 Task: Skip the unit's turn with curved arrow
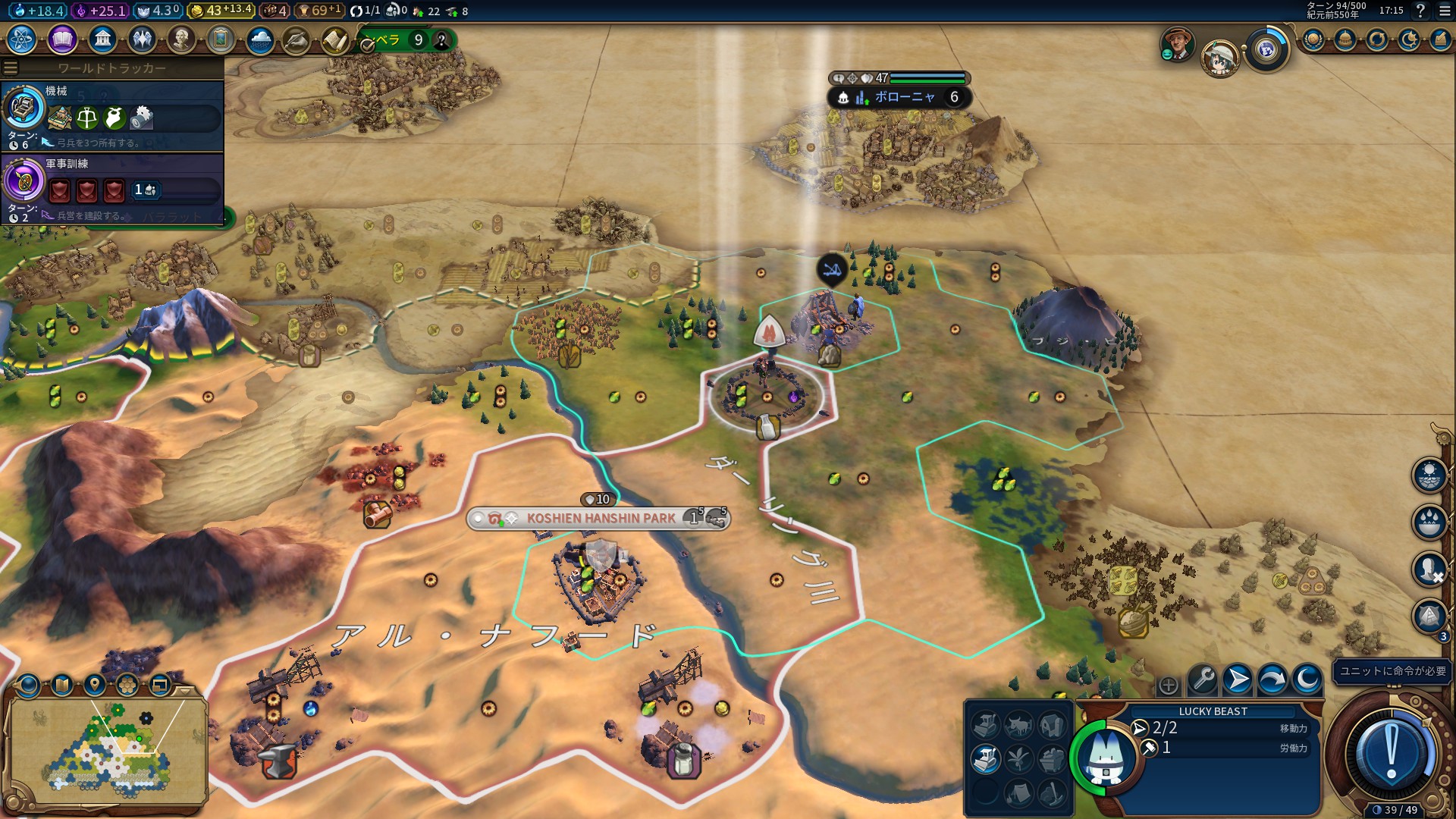1272,679
